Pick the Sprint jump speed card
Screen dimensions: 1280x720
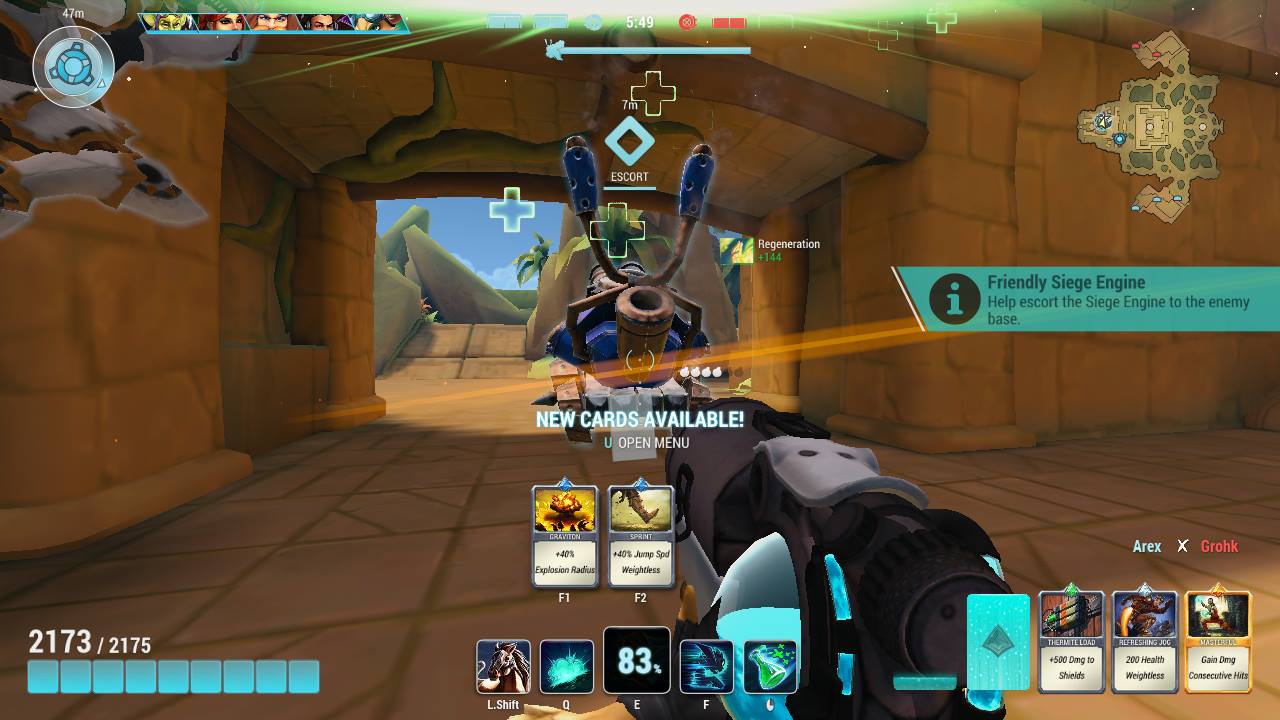641,536
